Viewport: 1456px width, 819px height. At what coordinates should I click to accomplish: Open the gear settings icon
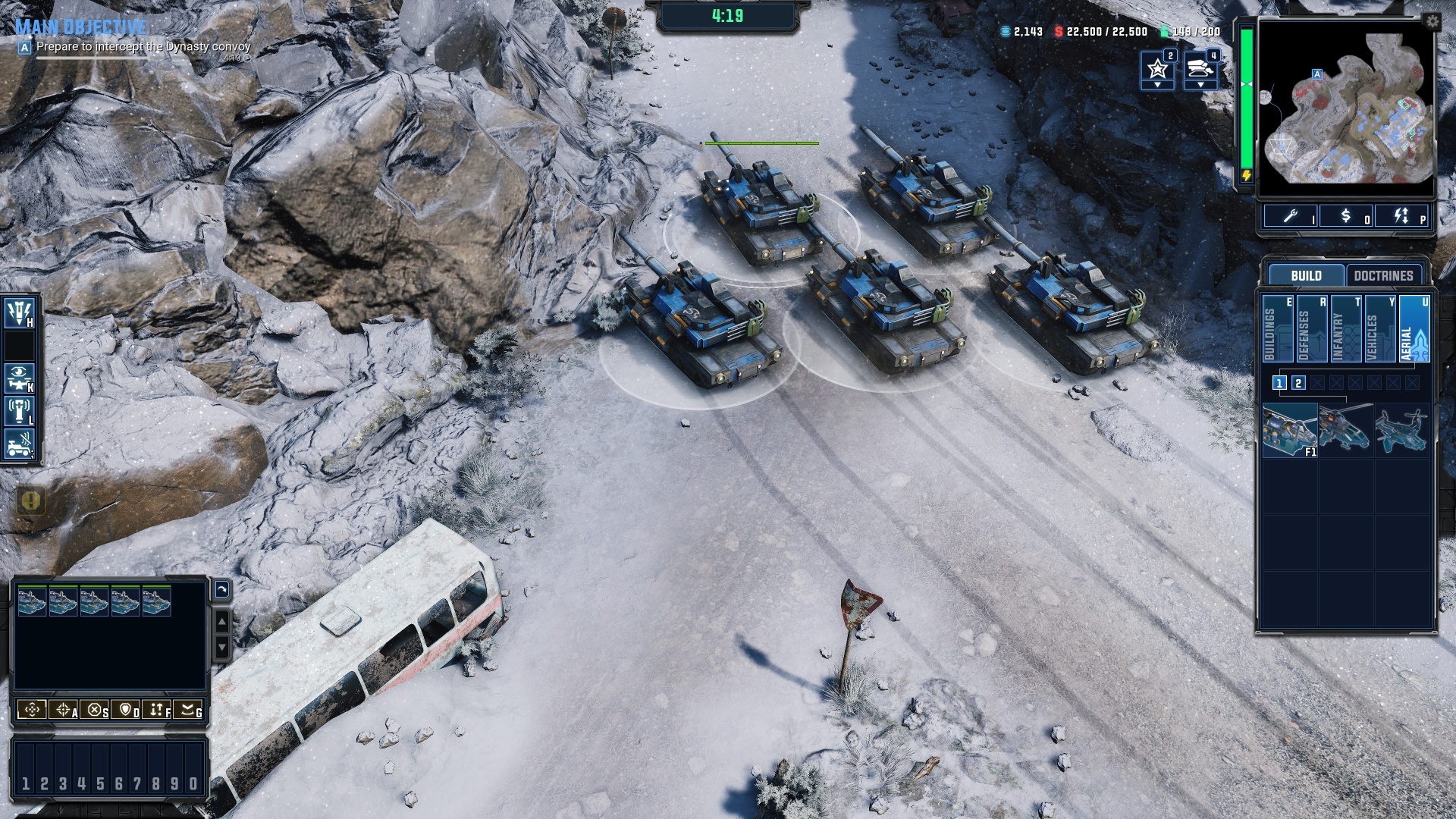pos(1432,21)
